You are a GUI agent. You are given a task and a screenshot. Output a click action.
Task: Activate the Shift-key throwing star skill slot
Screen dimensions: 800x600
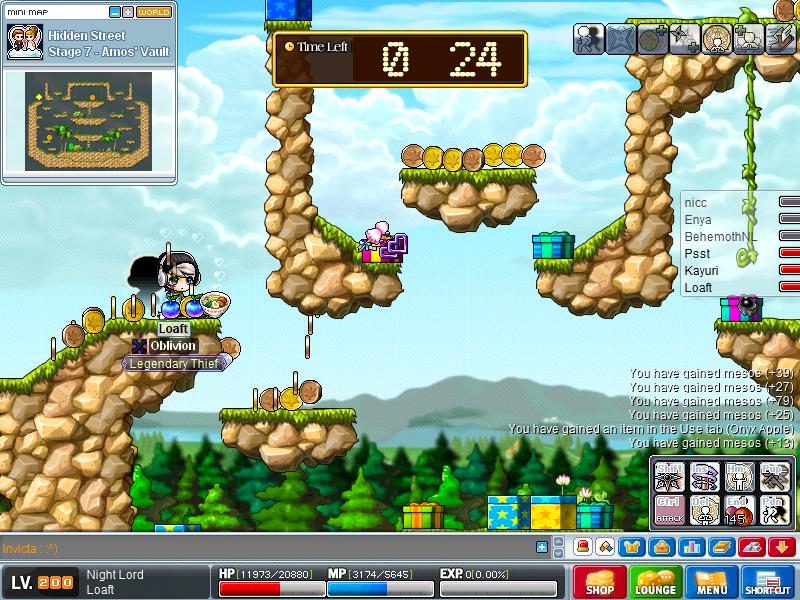point(669,474)
